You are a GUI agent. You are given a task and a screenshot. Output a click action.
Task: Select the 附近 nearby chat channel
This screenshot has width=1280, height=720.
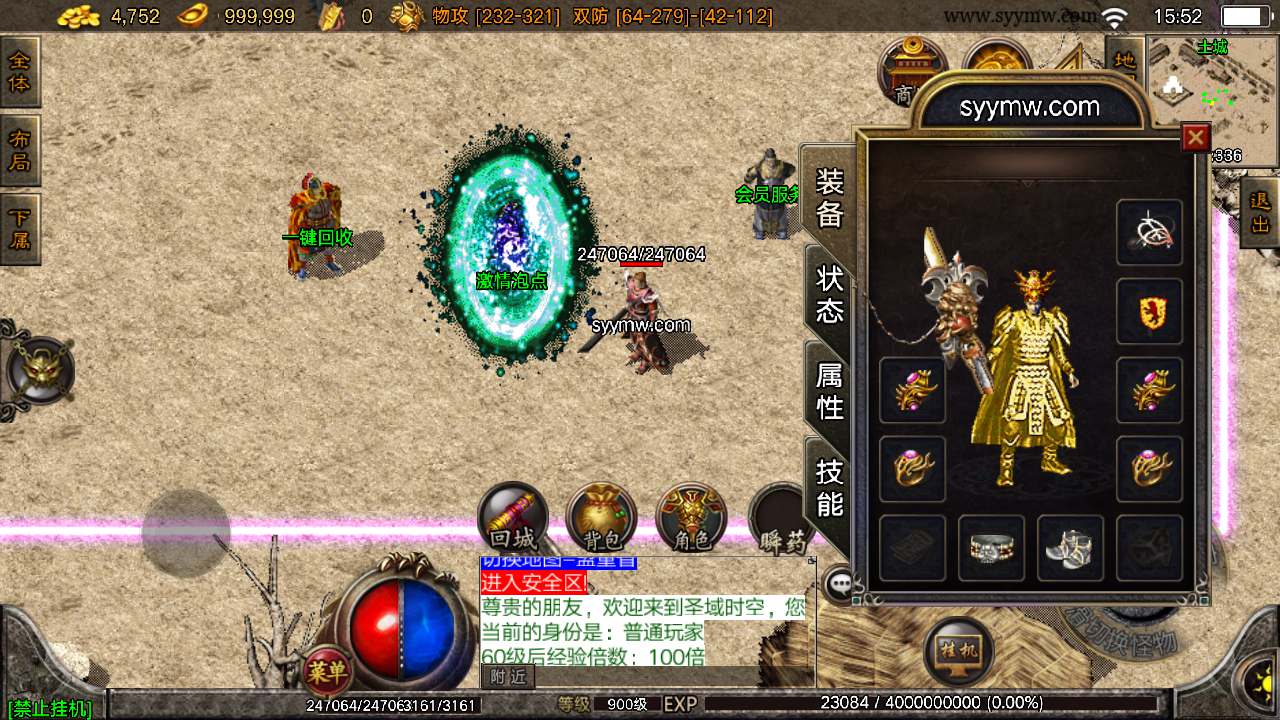(x=508, y=677)
